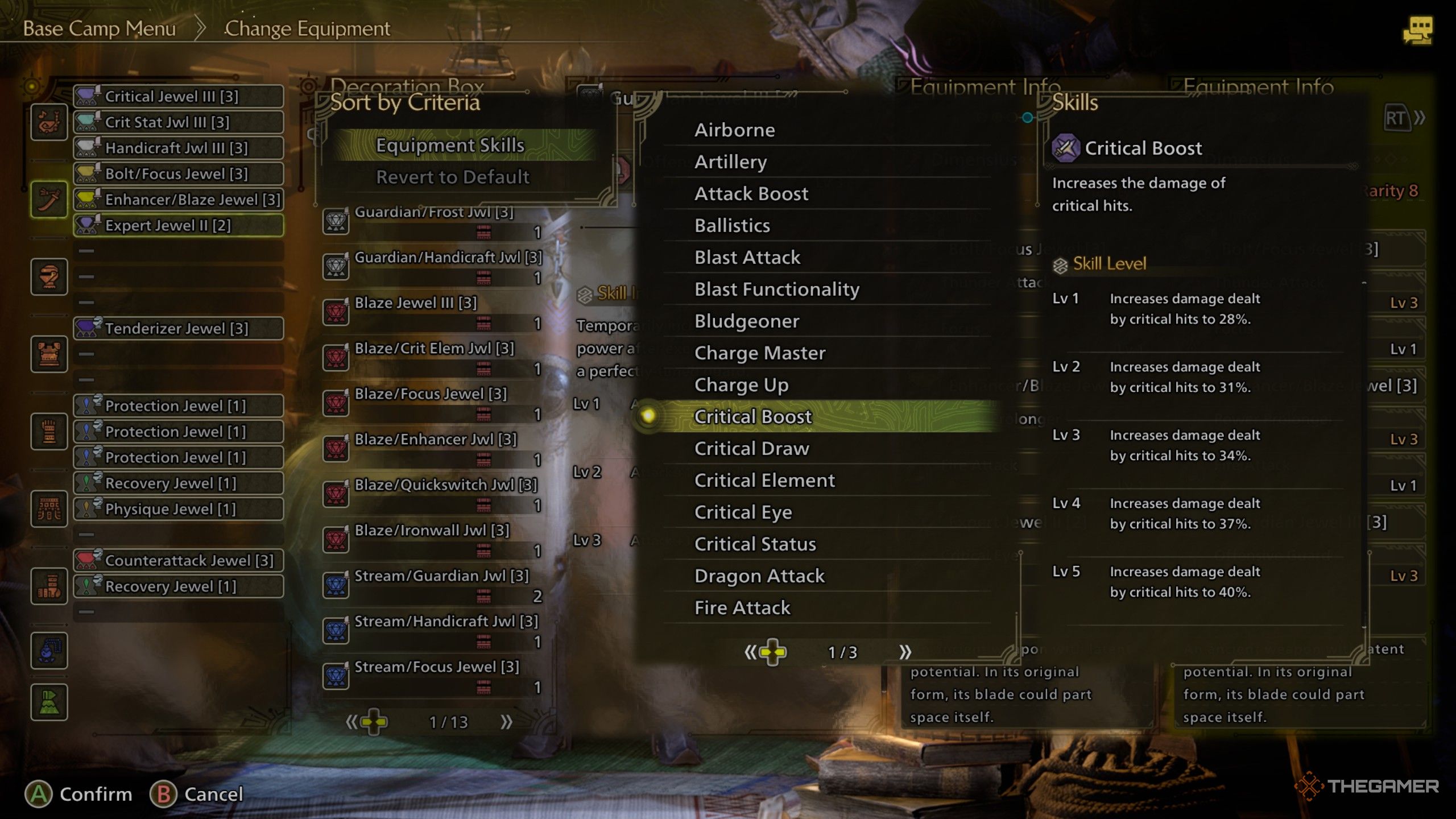Go to next skill list page

905,652
